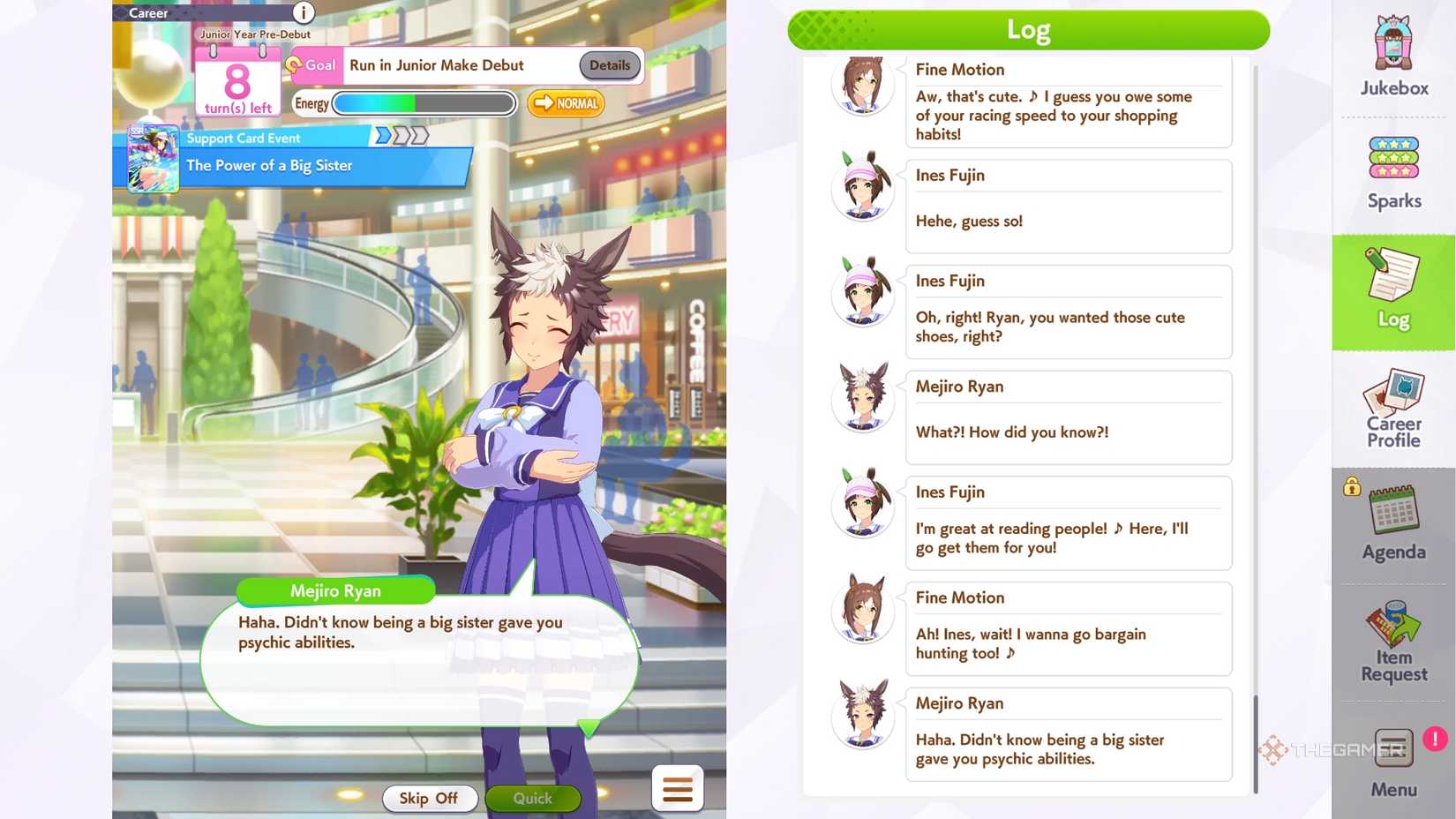Image resolution: width=1456 pixels, height=819 pixels.
Task: Toggle Quick dialogue mode
Action: pyautogui.click(x=533, y=798)
